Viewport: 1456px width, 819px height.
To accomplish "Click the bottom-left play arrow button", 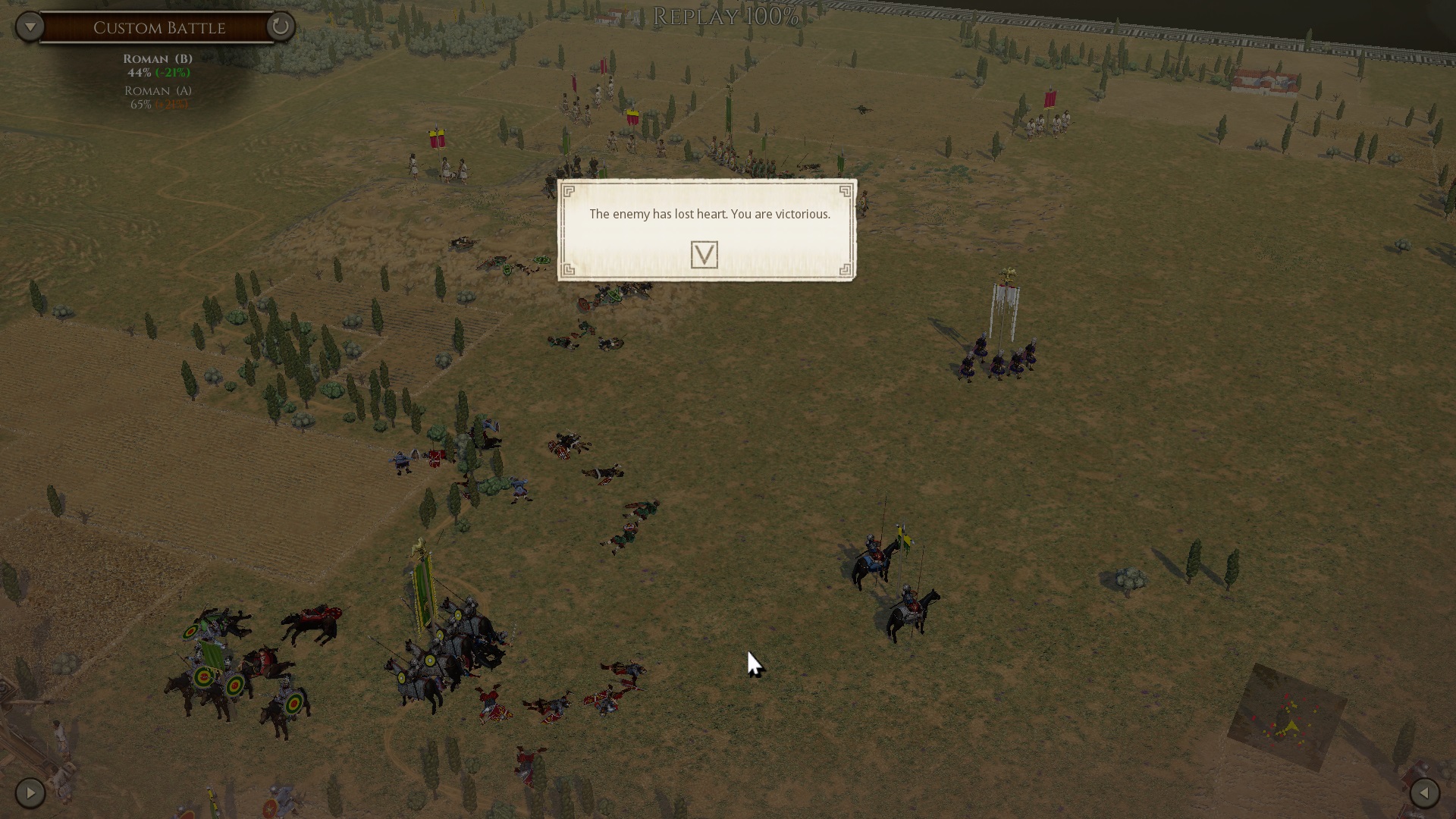I will coord(30,793).
